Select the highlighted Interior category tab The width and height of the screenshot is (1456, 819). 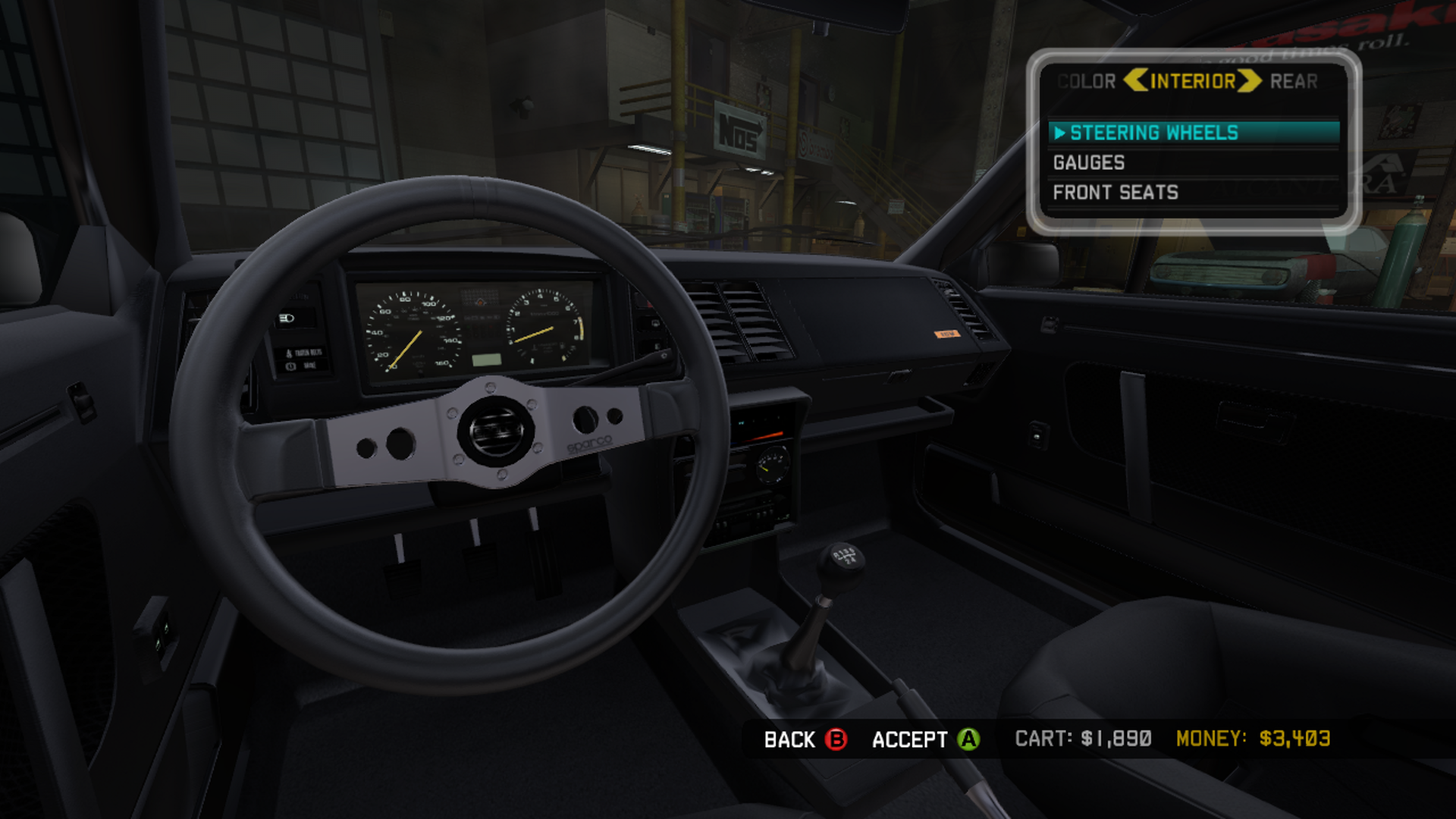[1193, 81]
